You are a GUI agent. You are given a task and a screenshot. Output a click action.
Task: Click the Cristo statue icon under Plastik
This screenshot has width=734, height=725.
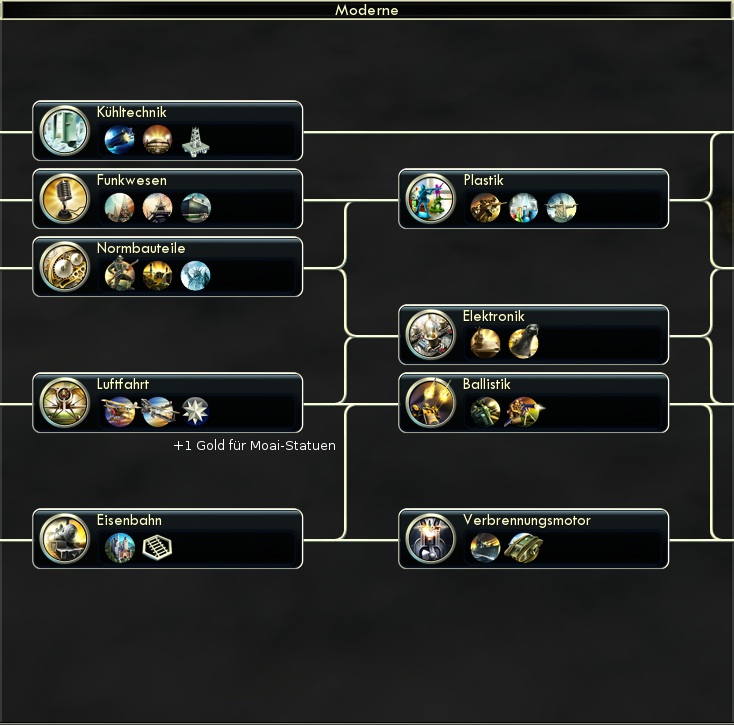[562, 207]
